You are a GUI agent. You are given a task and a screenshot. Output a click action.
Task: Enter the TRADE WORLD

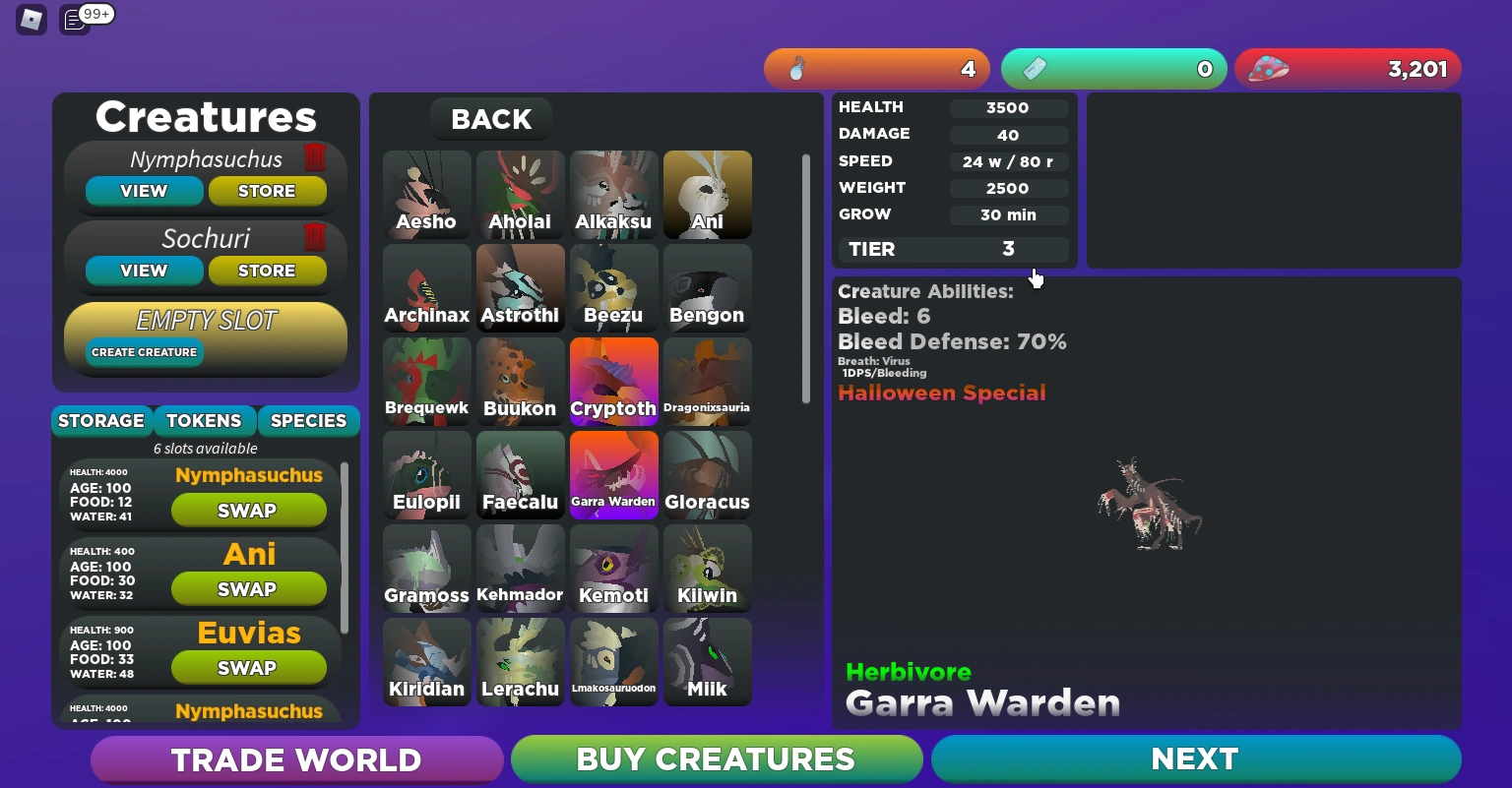(x=296, y=759)
